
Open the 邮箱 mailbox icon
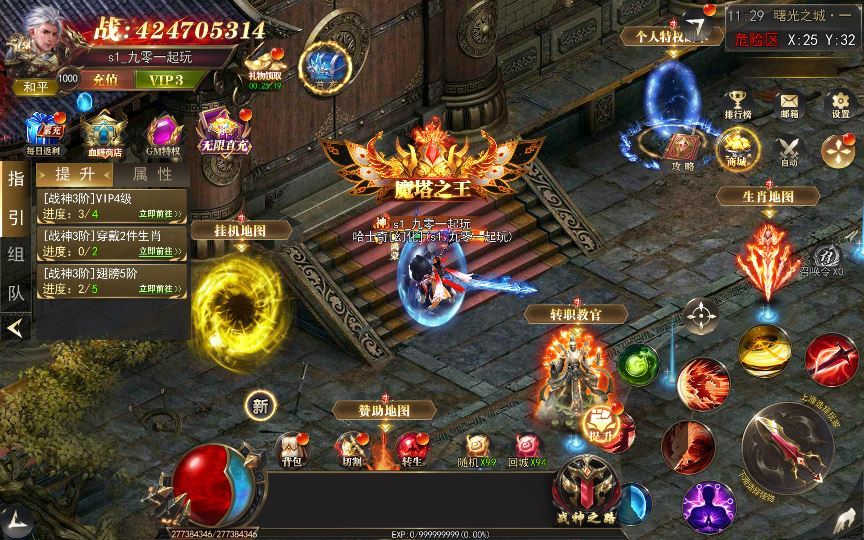click(x=789, y=103)
